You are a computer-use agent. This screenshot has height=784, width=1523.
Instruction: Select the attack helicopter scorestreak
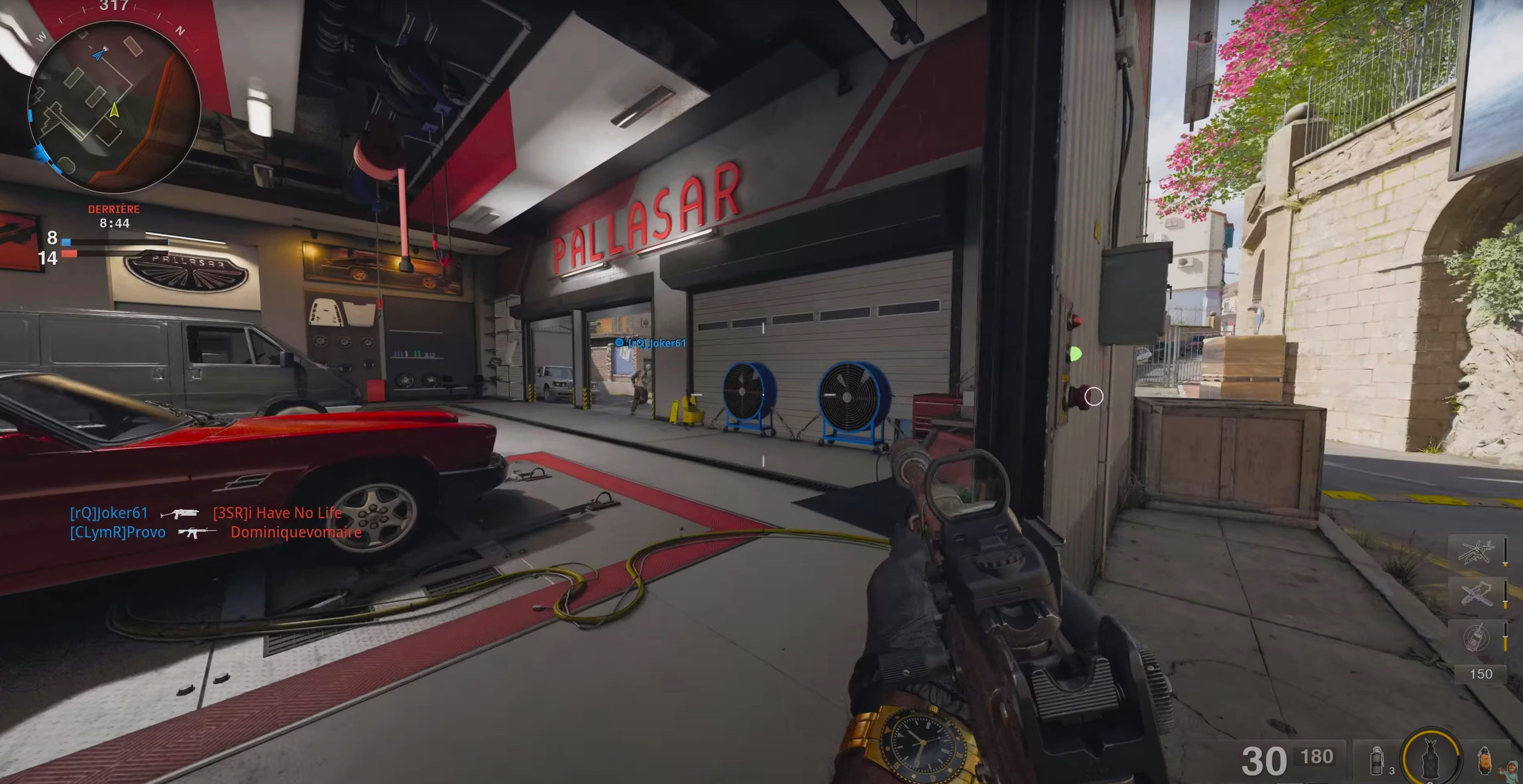pyautogui.click(x=1477, y=551)
